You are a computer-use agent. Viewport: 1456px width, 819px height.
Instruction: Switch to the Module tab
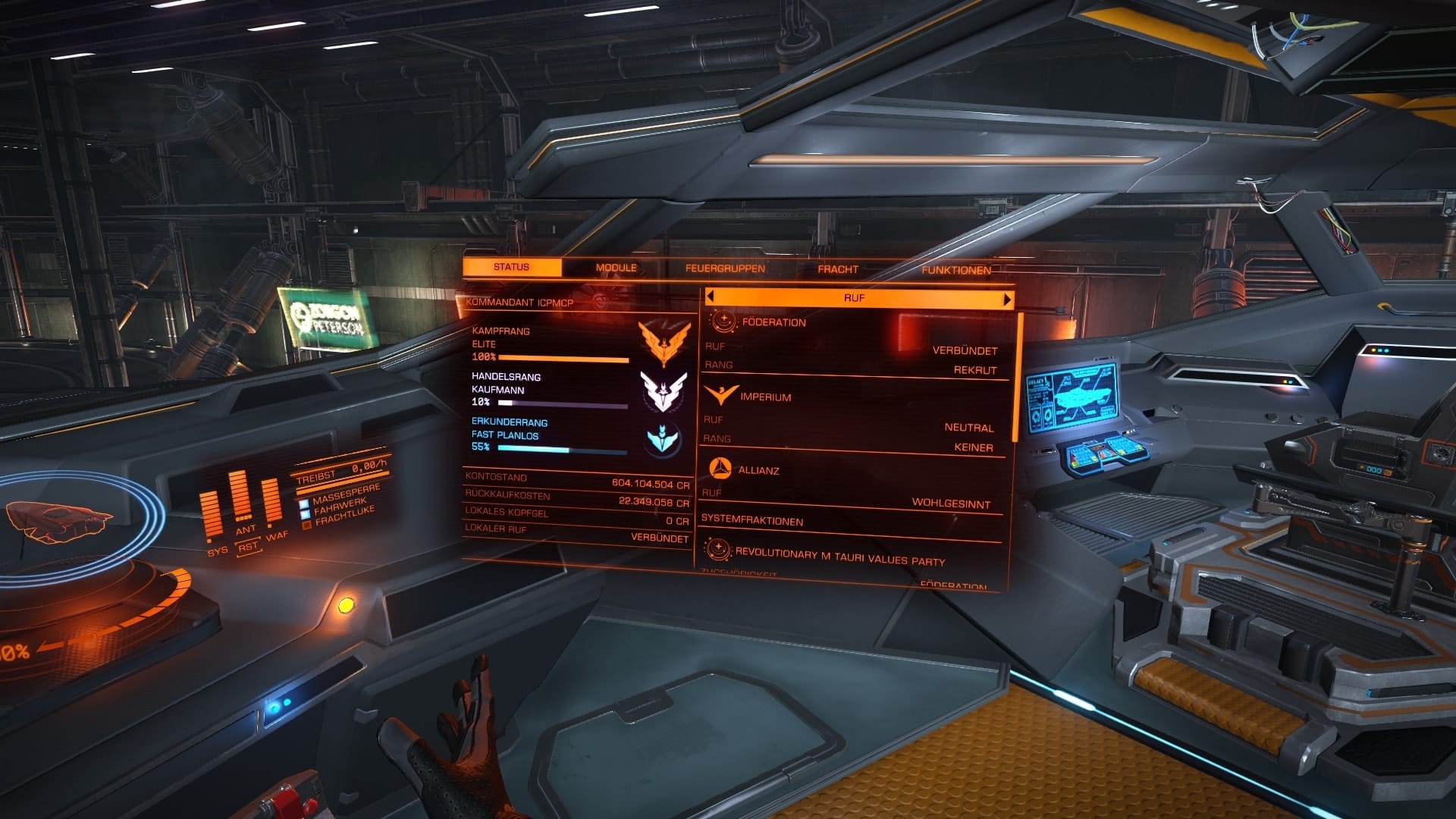click(x=616, y=268)
